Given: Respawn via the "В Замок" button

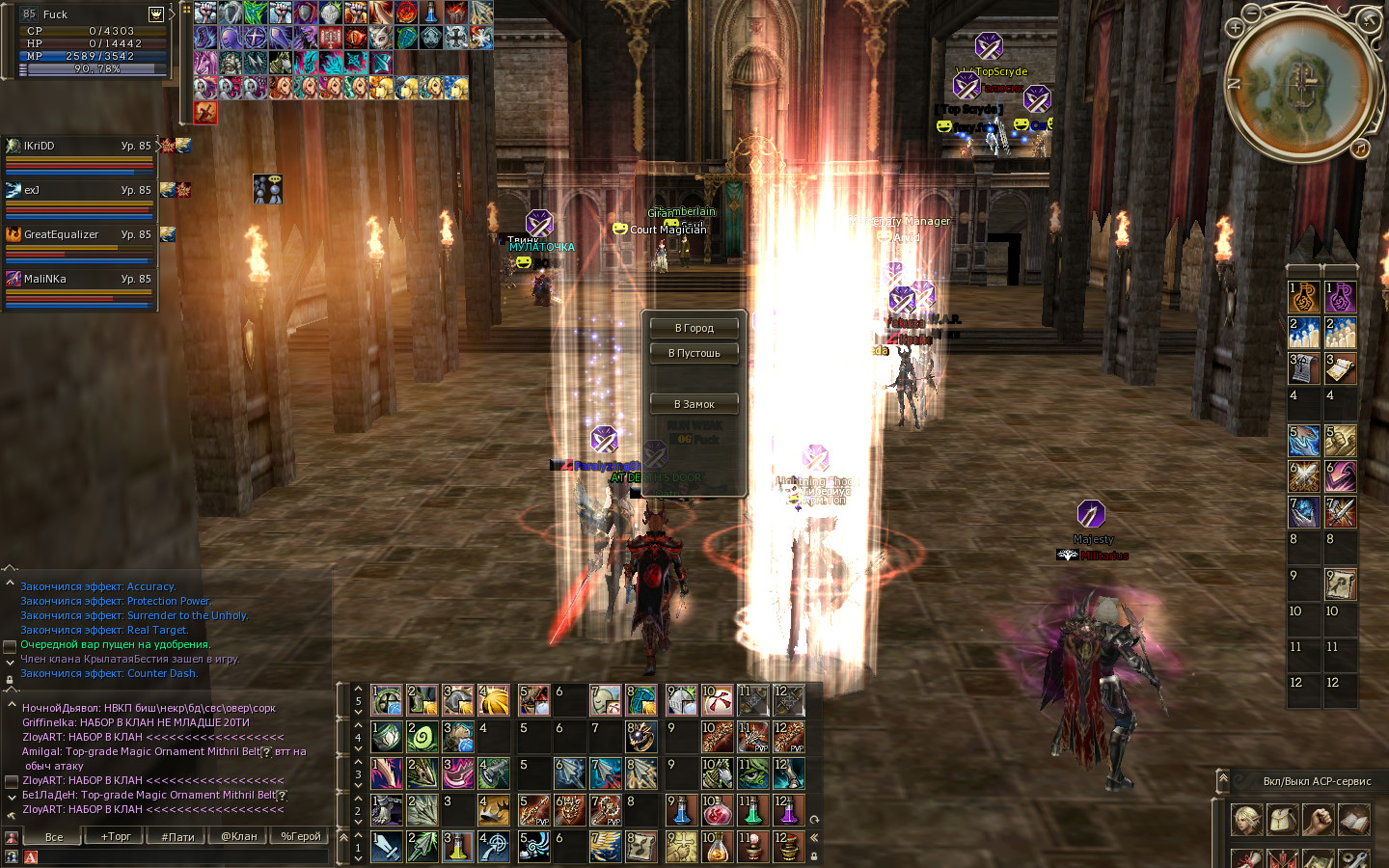Looking at the screenshot, I should (x=694, y=404).
